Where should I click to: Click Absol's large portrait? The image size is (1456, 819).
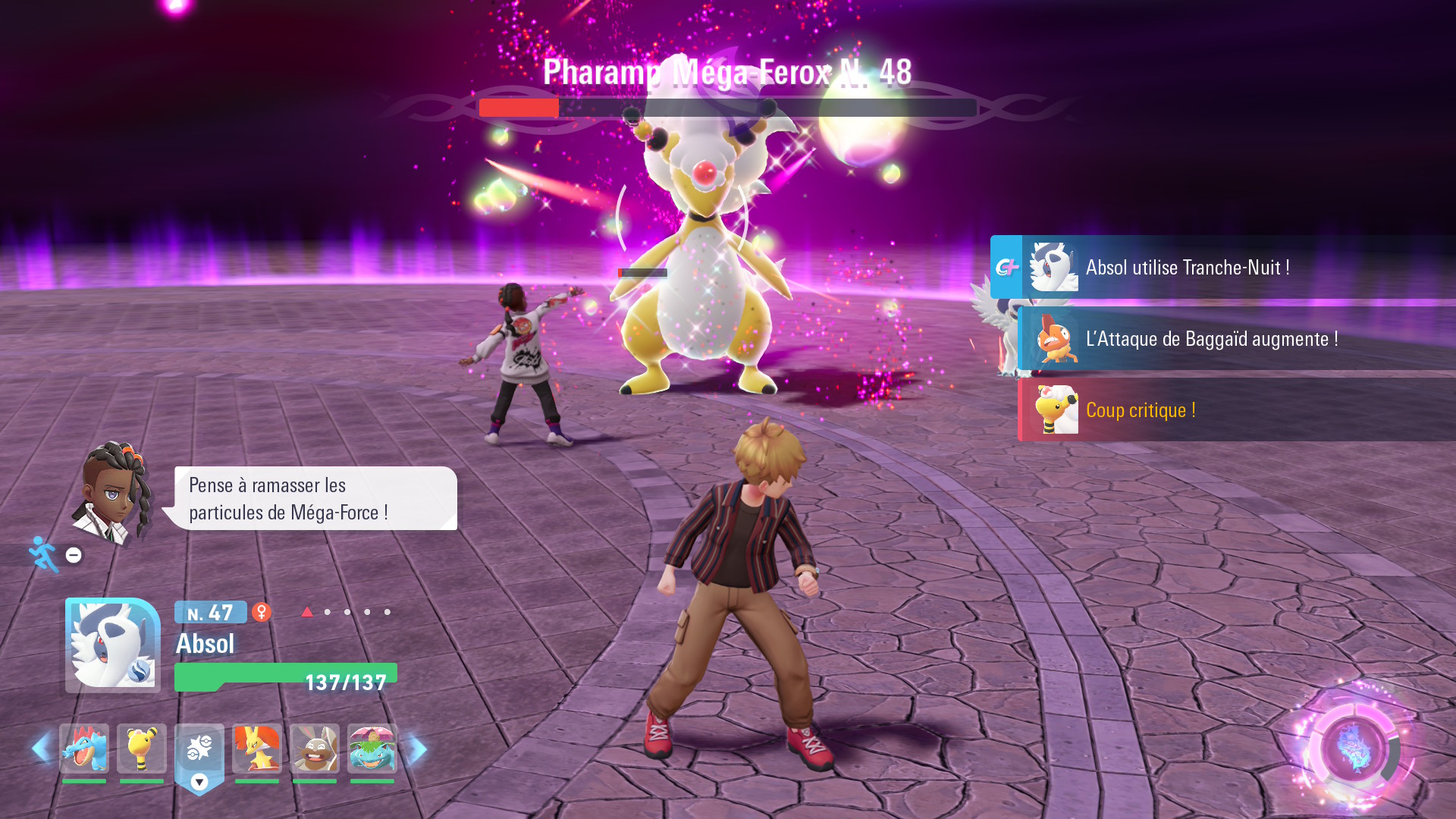point(113,645)
